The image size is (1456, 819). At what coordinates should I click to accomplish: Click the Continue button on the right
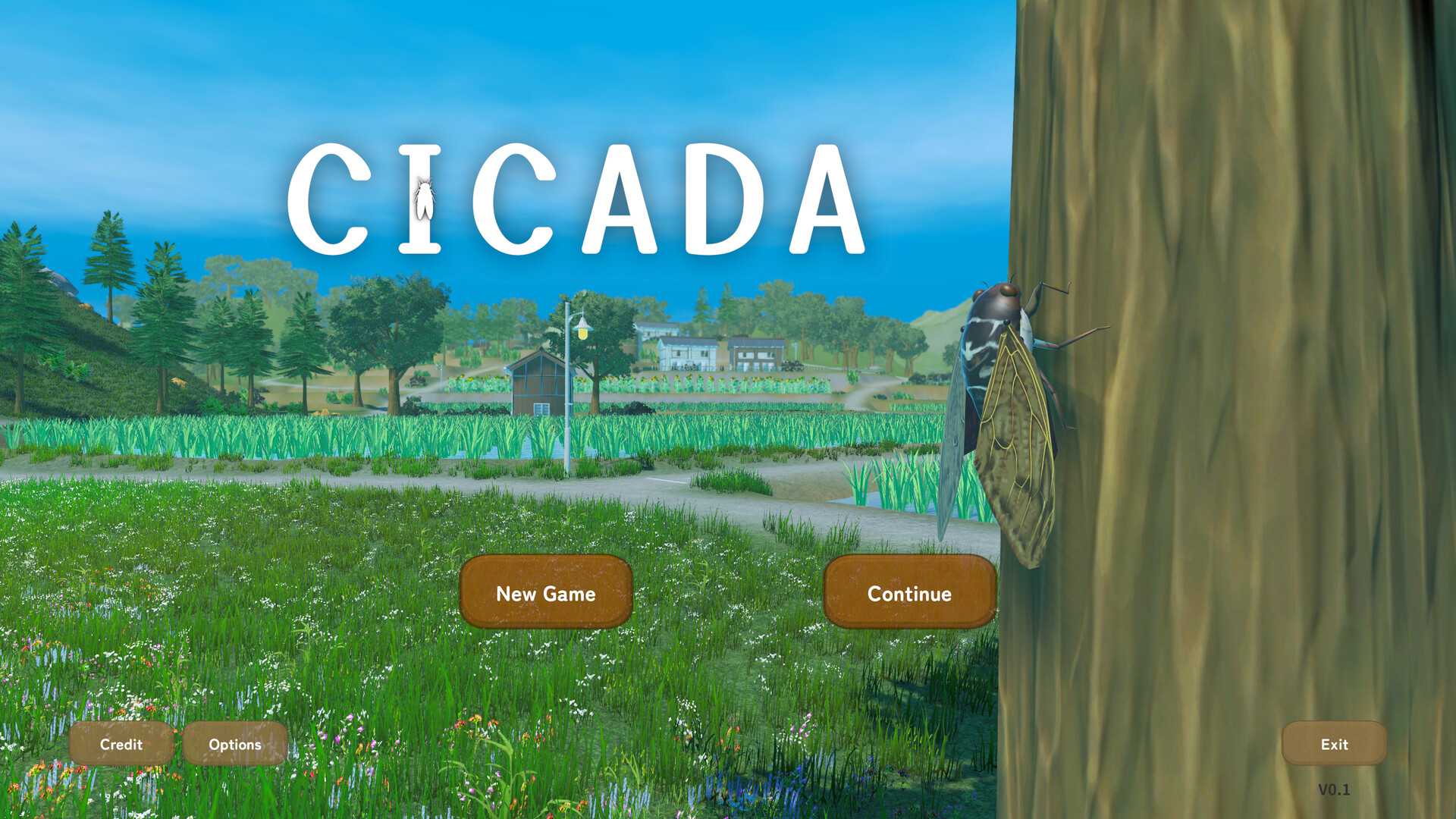click(908, 595)
